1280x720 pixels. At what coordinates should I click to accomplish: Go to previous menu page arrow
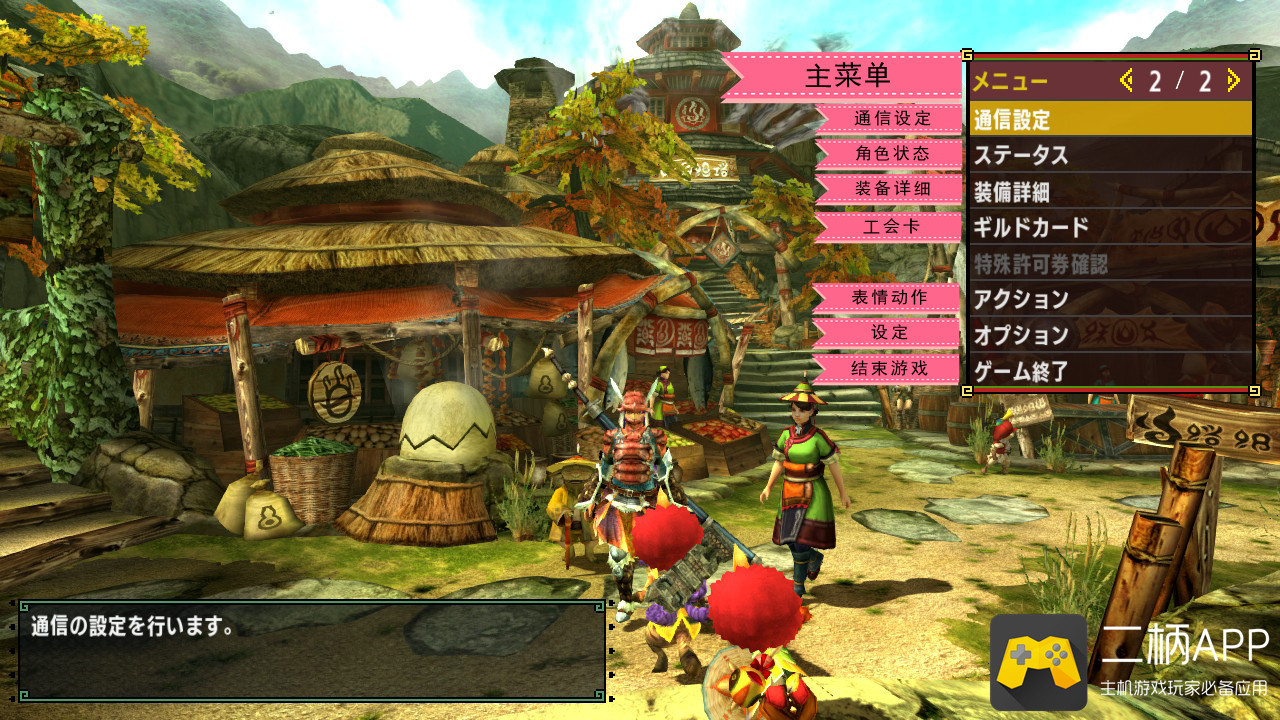[1127, 81]
